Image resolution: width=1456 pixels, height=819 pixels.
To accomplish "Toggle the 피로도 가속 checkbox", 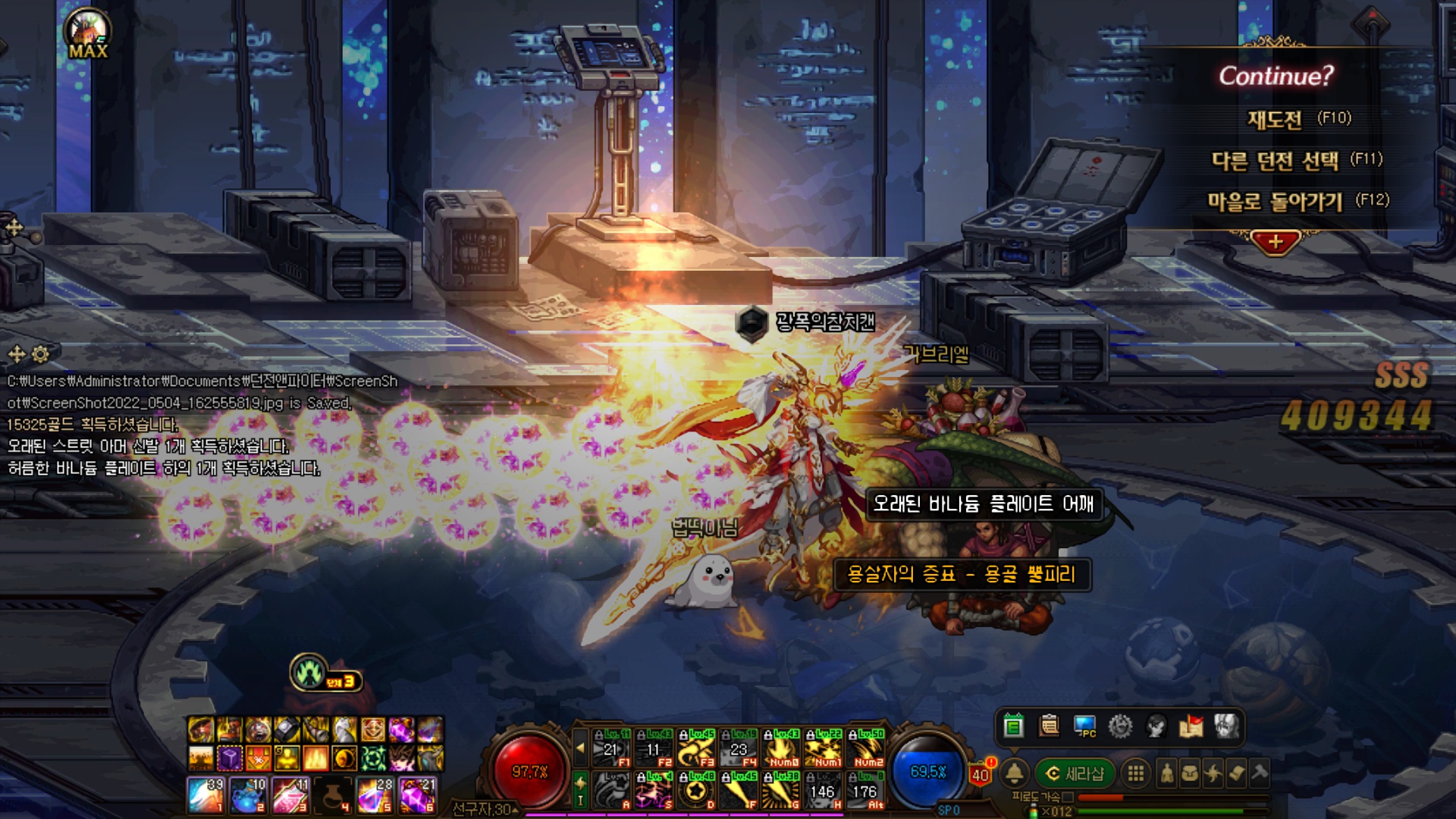I will [1068, 797].
